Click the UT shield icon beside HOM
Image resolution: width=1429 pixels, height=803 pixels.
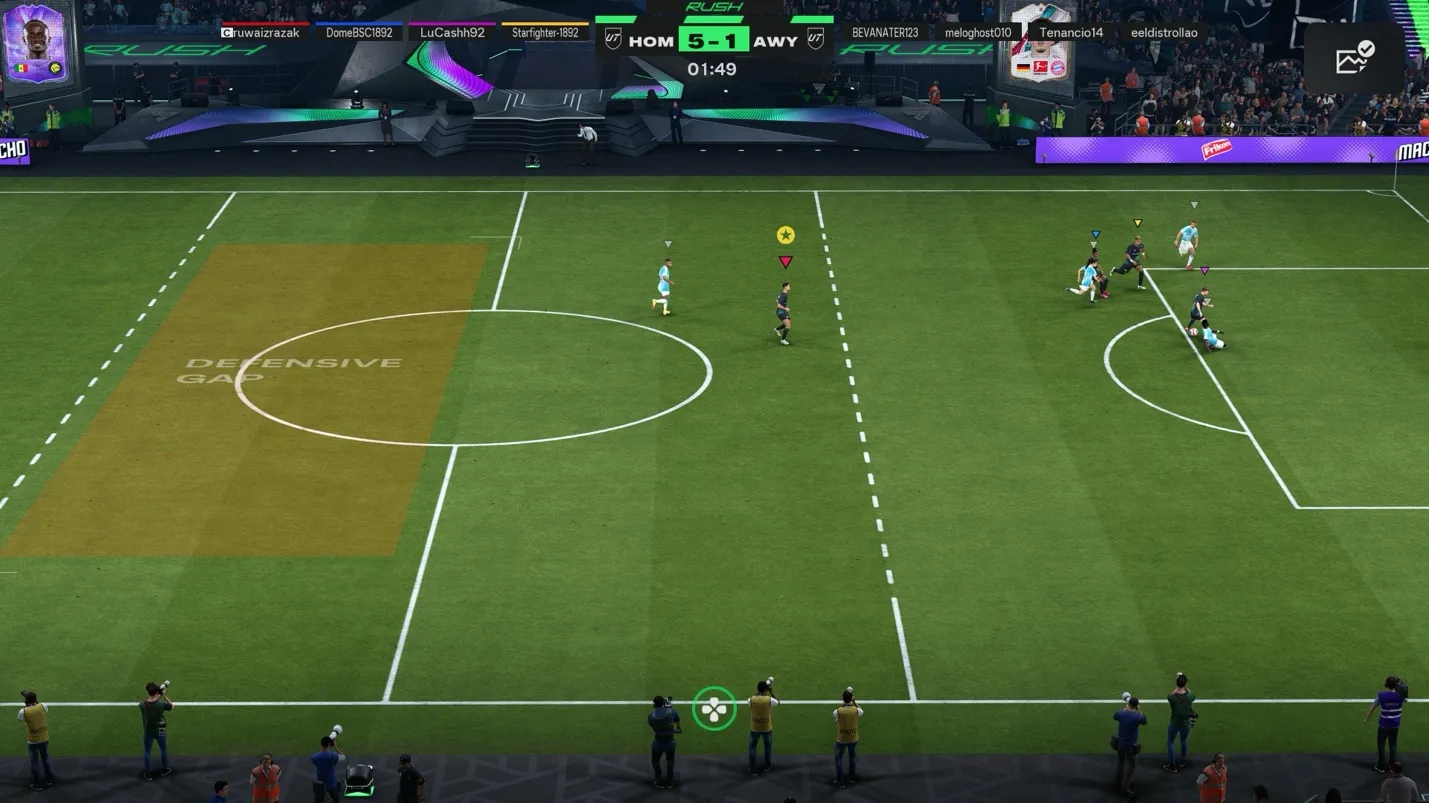coord(614,40)
